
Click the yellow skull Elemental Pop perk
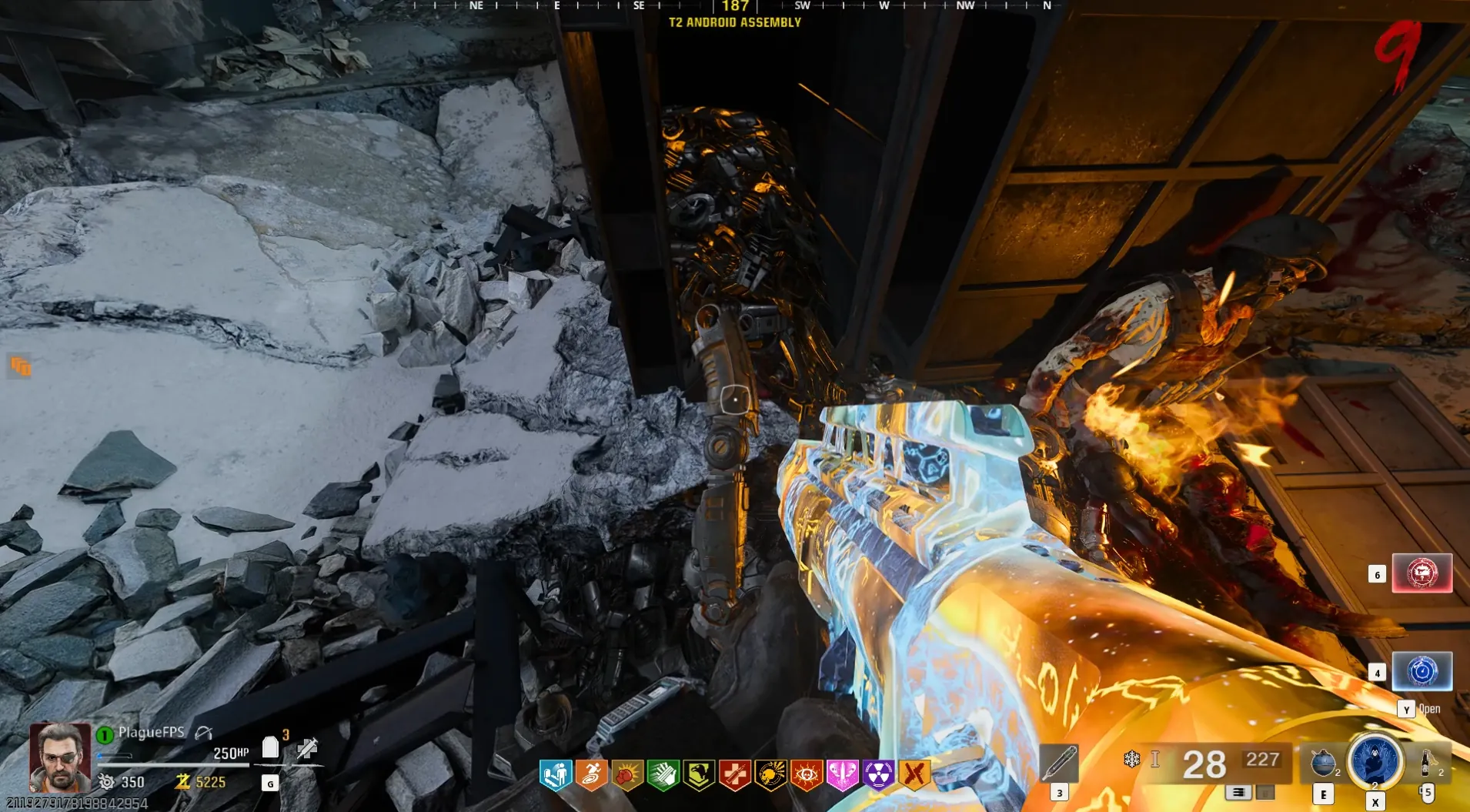(770, 775)
